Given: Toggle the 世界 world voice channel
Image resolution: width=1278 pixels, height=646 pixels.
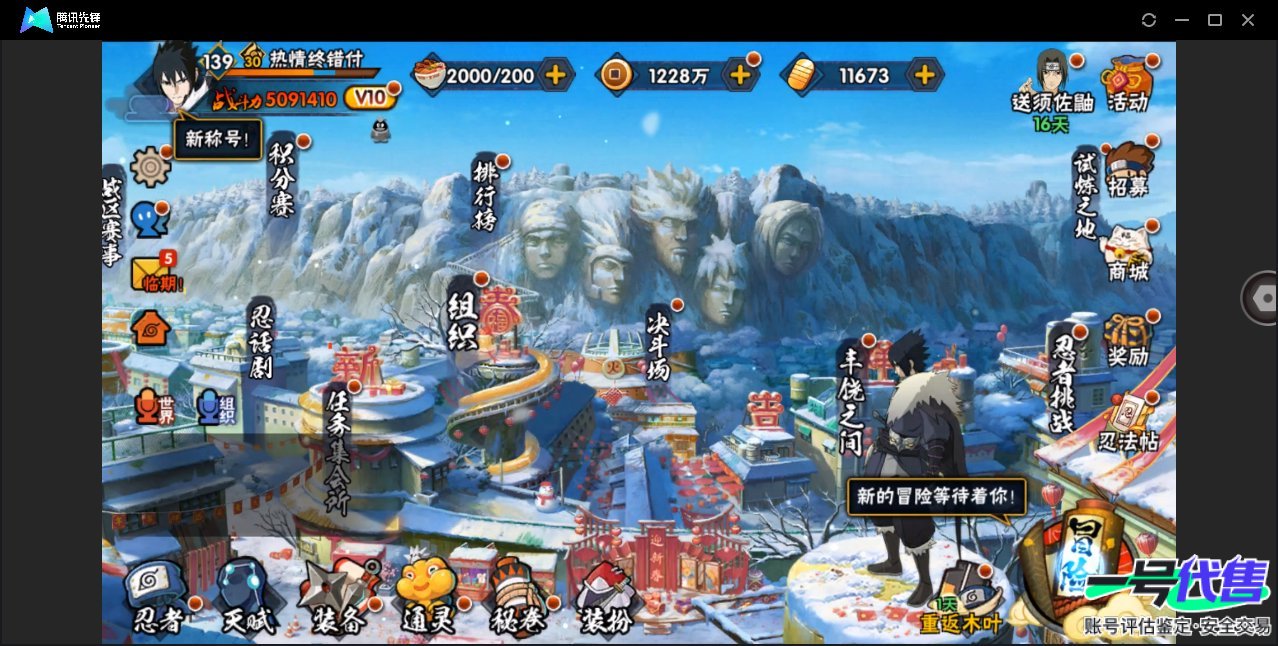Looking at the screenshot, I should pyautogui.click(x=151, y=407).
